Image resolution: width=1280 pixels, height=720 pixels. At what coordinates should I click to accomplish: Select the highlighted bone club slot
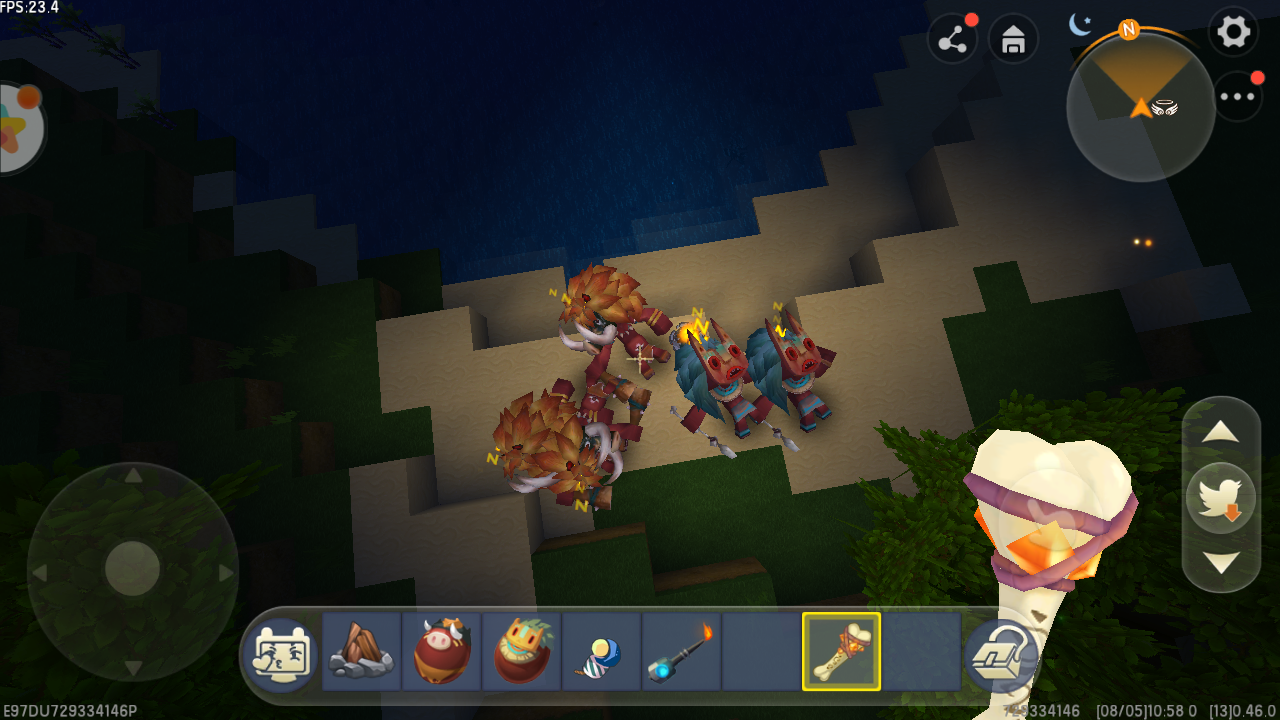click(841, 651)
